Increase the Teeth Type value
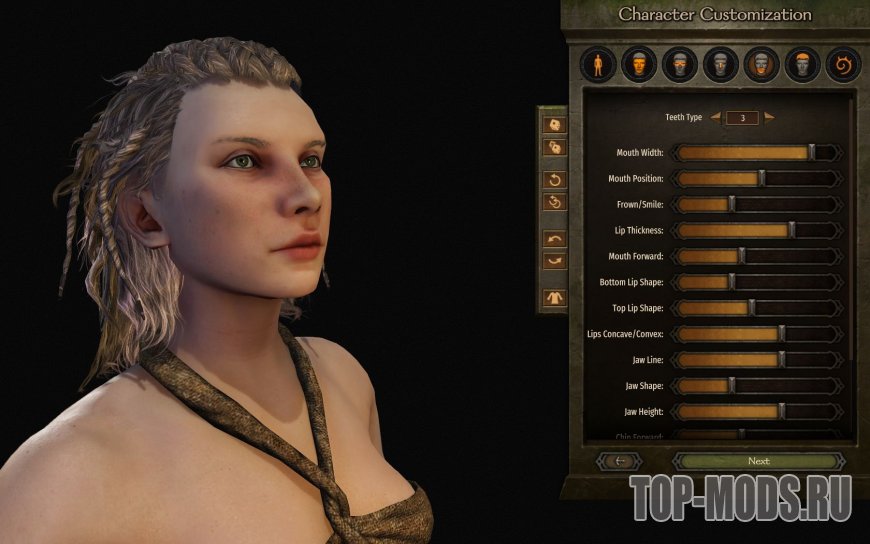The image size is (870, 544). point(769,117)
